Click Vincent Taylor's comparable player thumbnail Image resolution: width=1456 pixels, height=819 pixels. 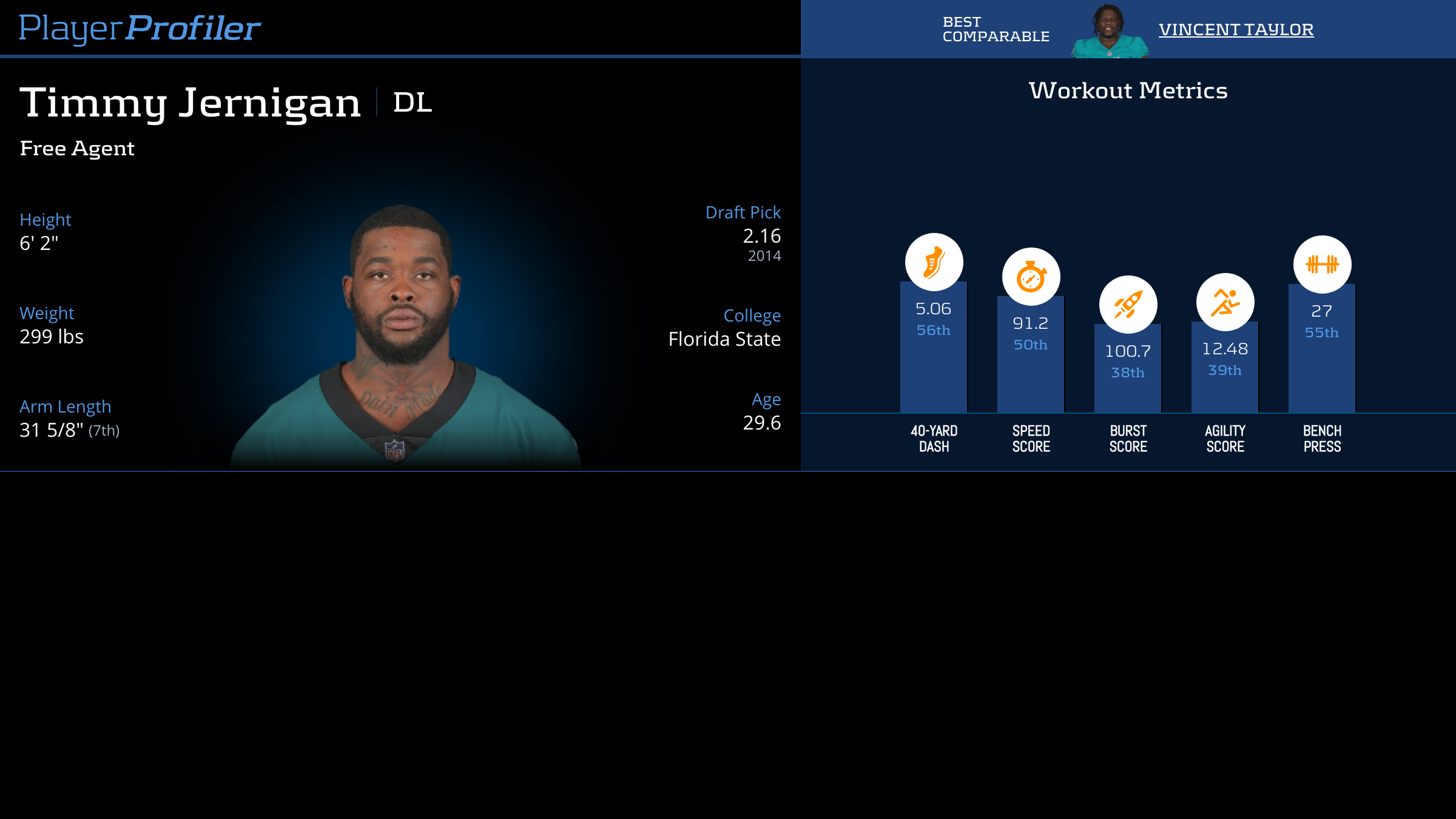point(1109,32)
